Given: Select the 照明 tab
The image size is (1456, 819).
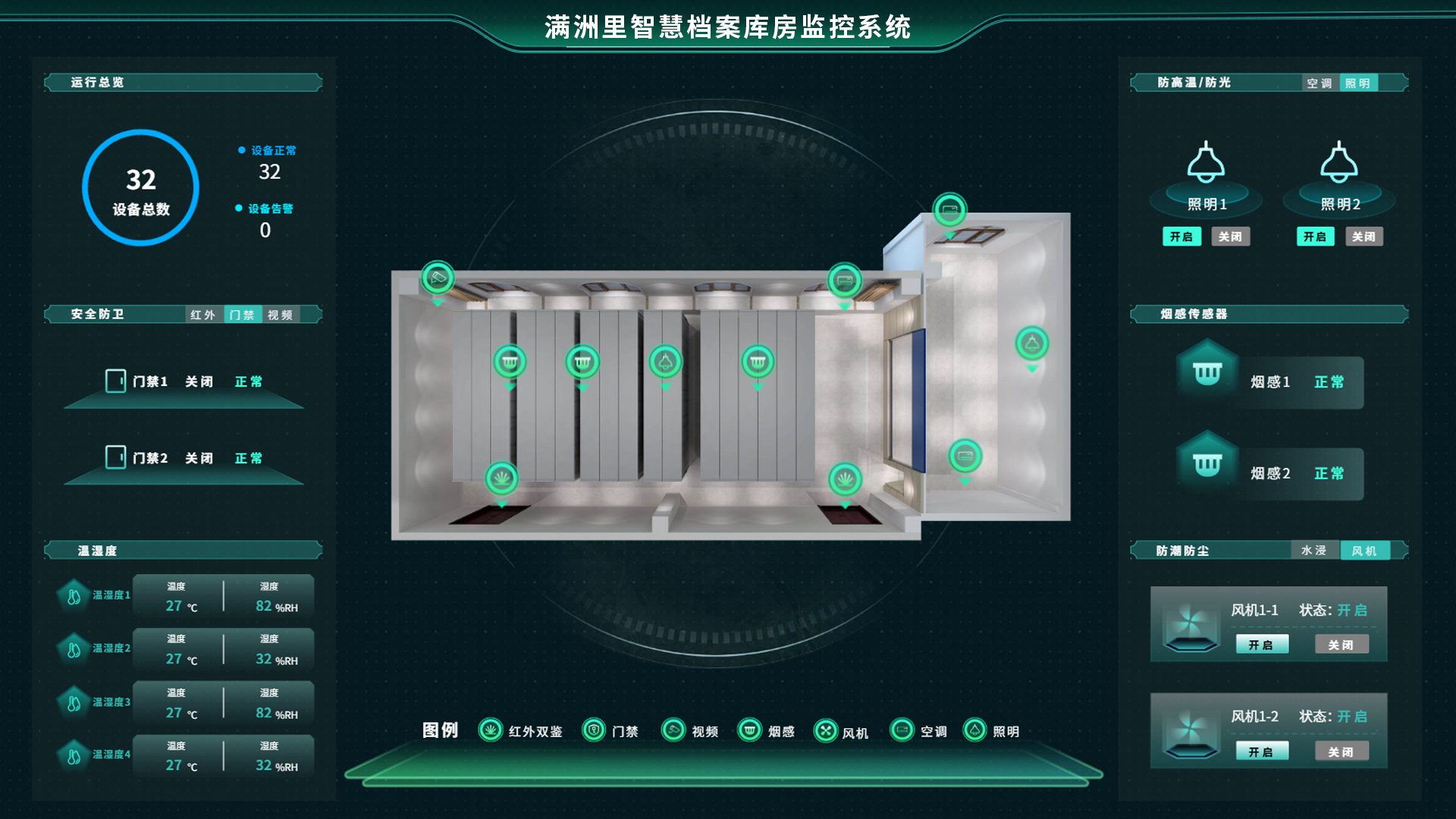Looking at the screenshot, I should (x=1357, y=83).
